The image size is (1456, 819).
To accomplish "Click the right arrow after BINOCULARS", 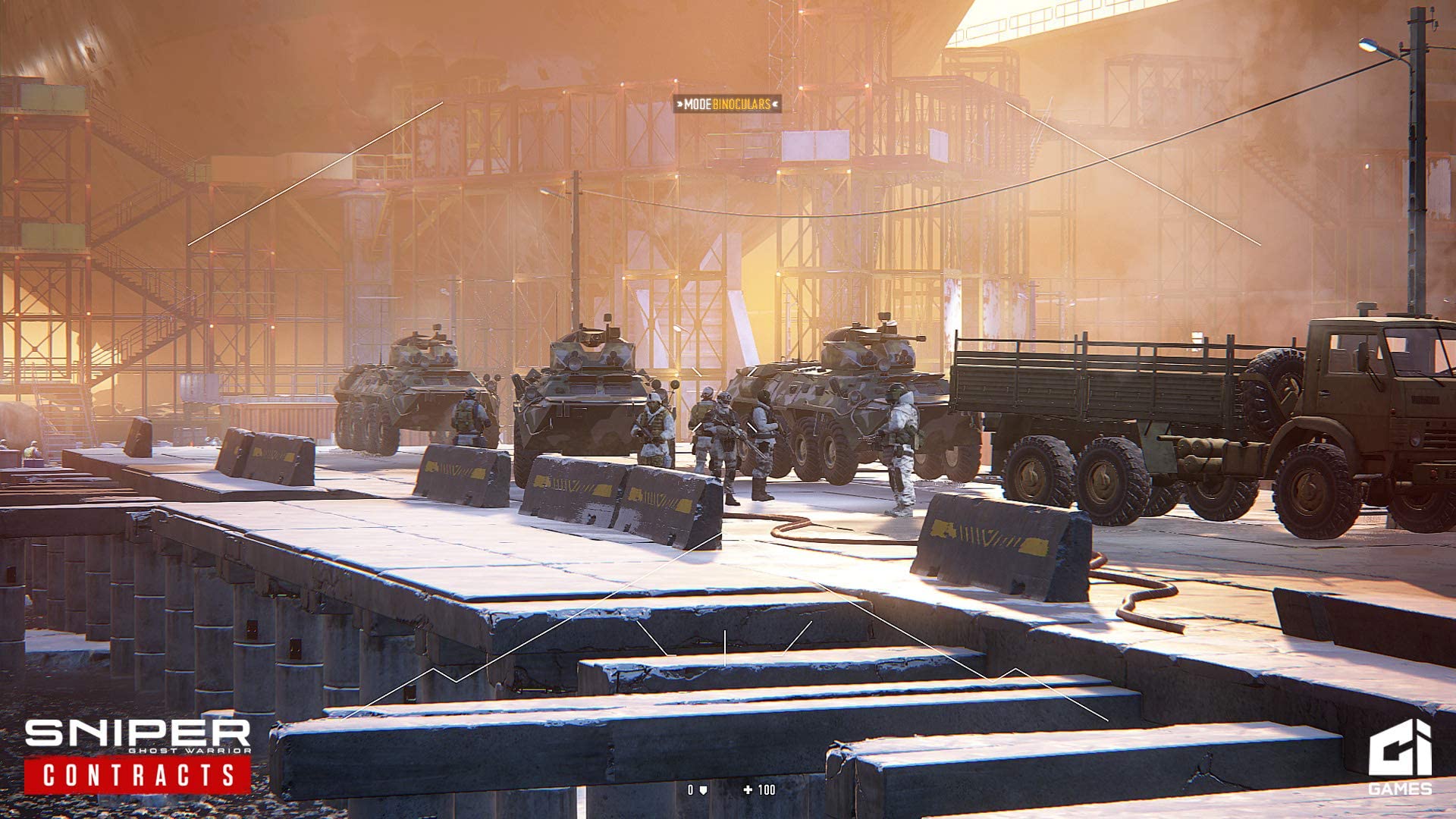I will click(776, 103).
